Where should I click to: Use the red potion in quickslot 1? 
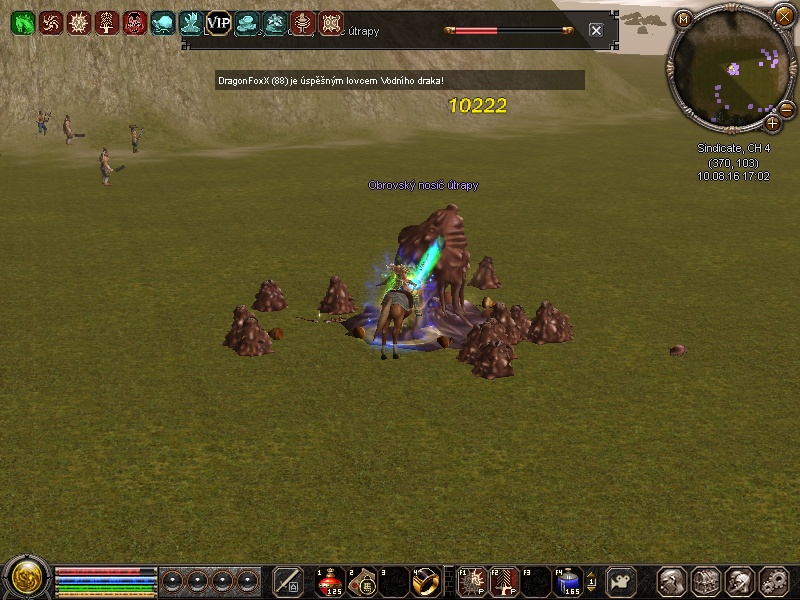[331, 581]
